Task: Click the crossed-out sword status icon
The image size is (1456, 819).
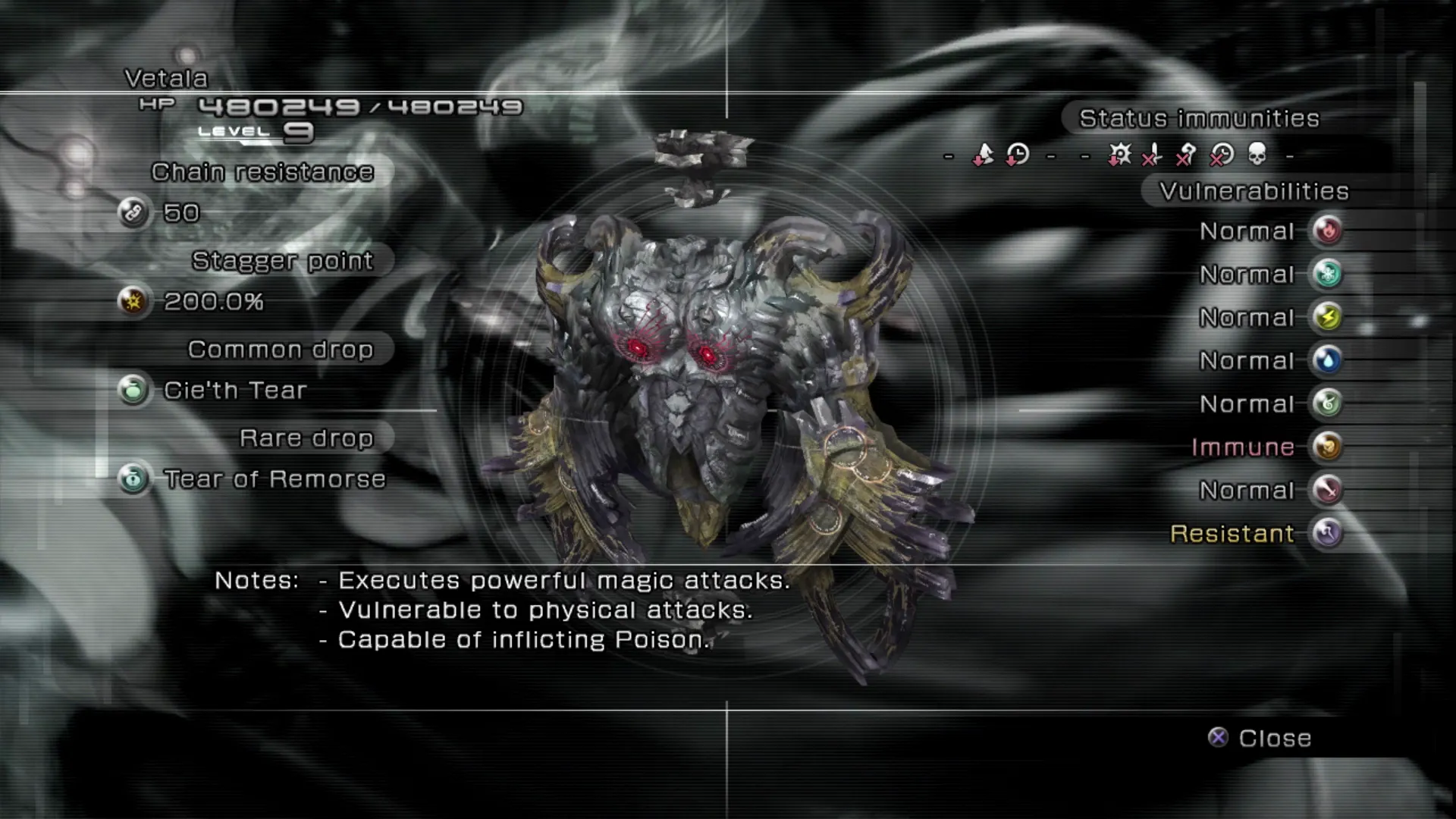Action: [x=1153, y=155]
